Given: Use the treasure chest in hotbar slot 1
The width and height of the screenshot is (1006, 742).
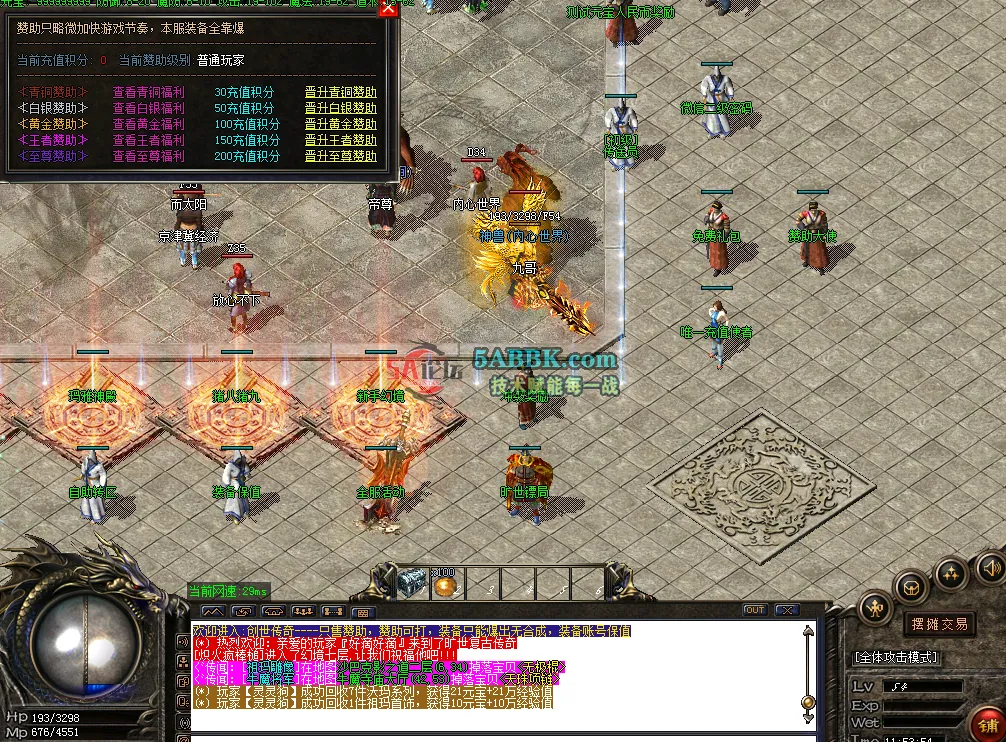Looking at the screenshot, I should click(412, 582).
